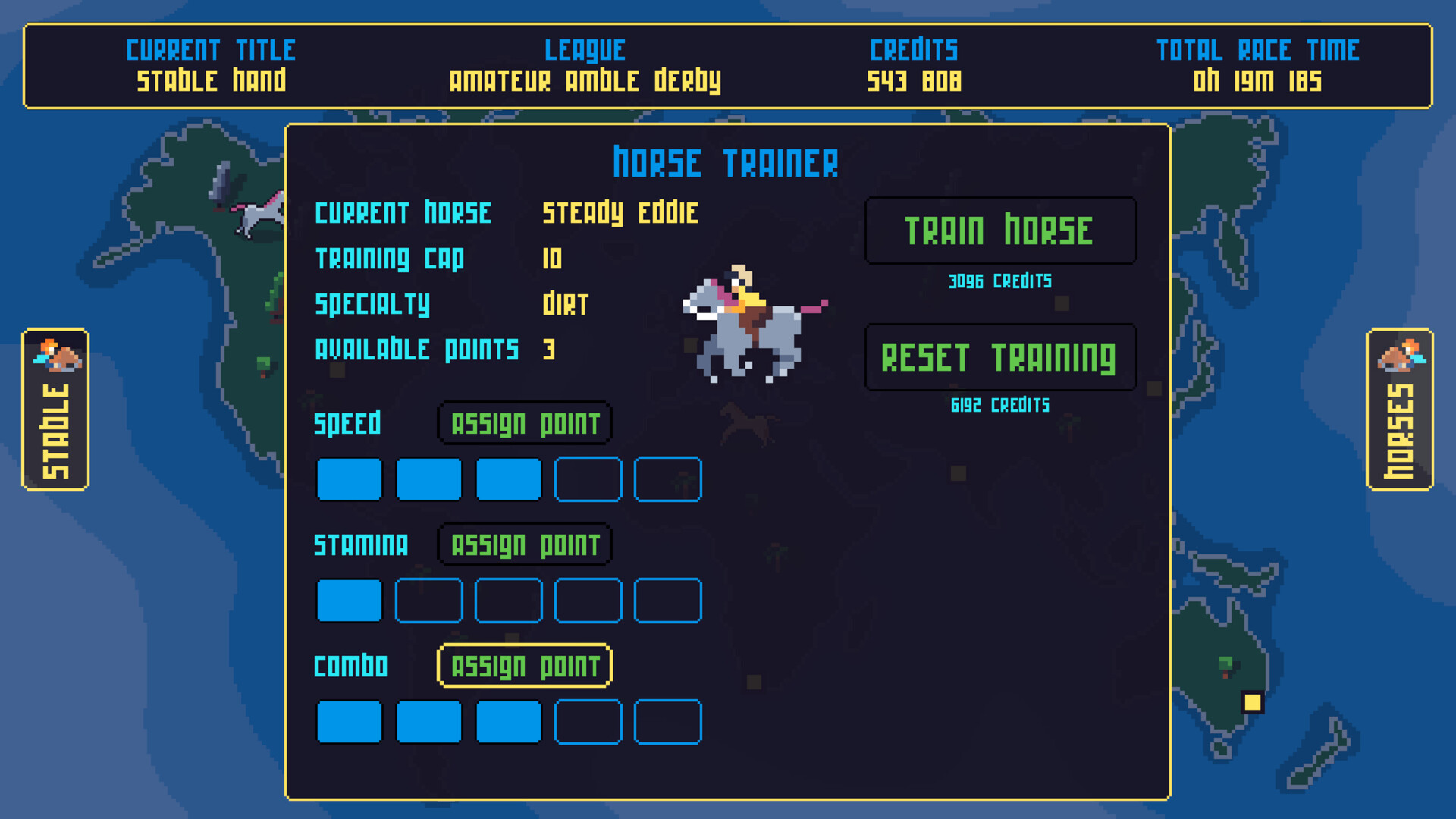Toggle the second Stamina pip
The width and height of the screenshot is (1456, 819).
click(428, 600)
